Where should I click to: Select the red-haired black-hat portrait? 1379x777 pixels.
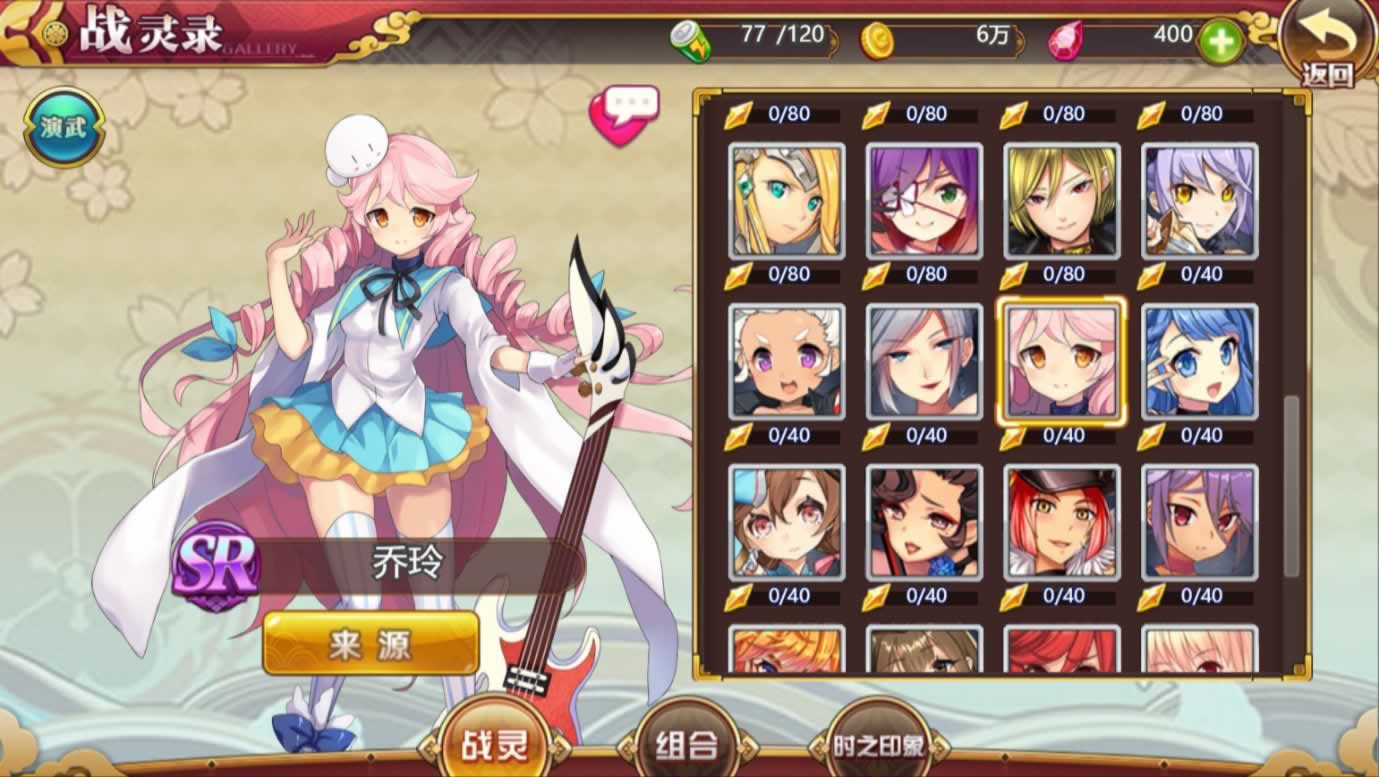click(x=1062, y=521)
